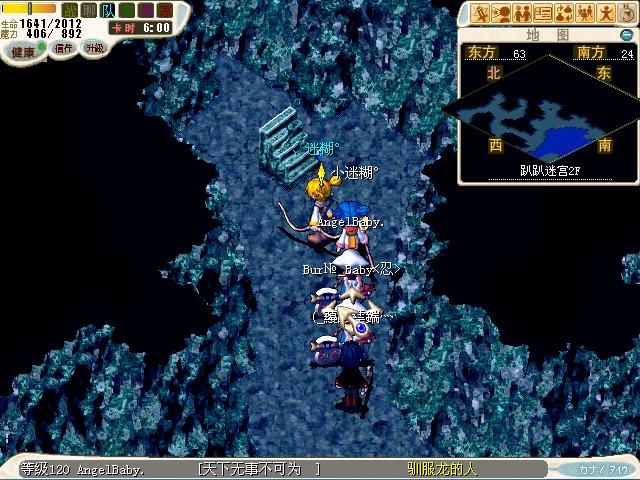Click the 升級 level-up button

[94, 47]
